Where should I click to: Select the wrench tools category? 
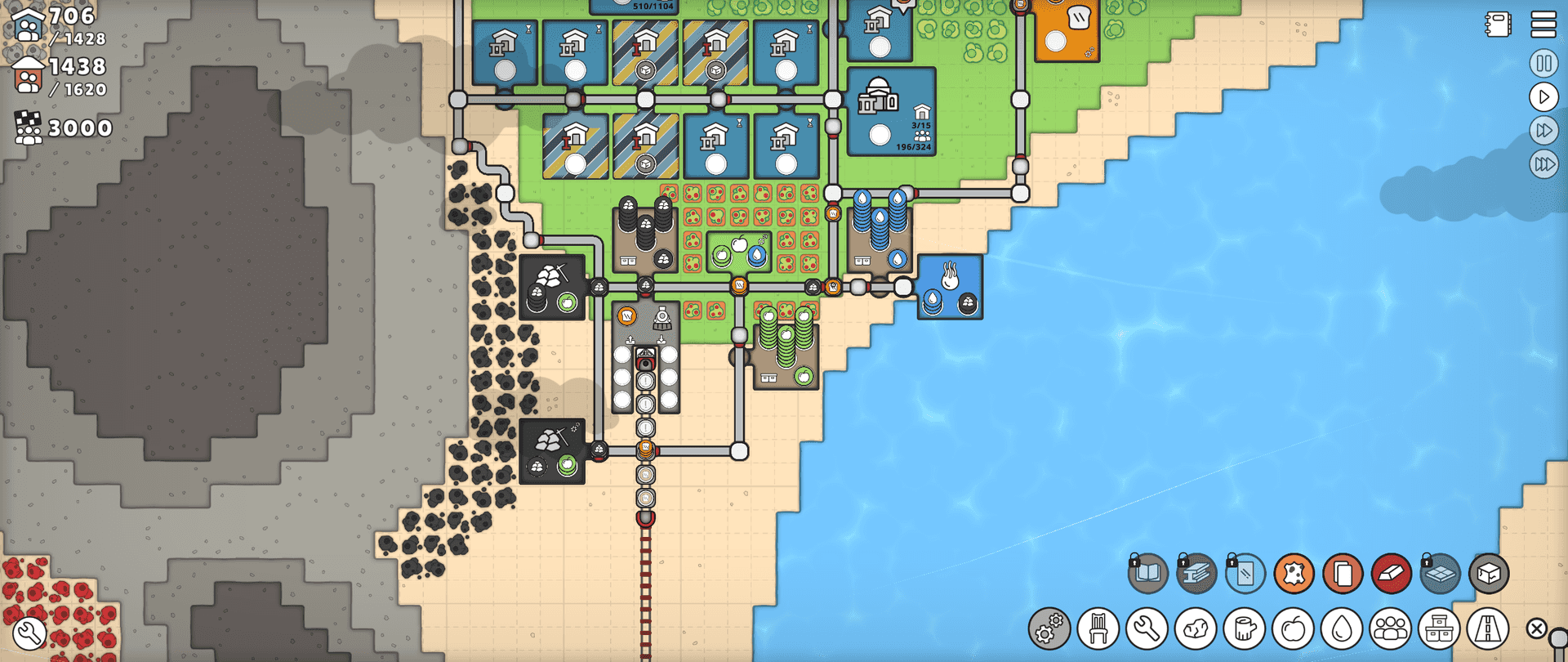click(x=1147, y=629)
